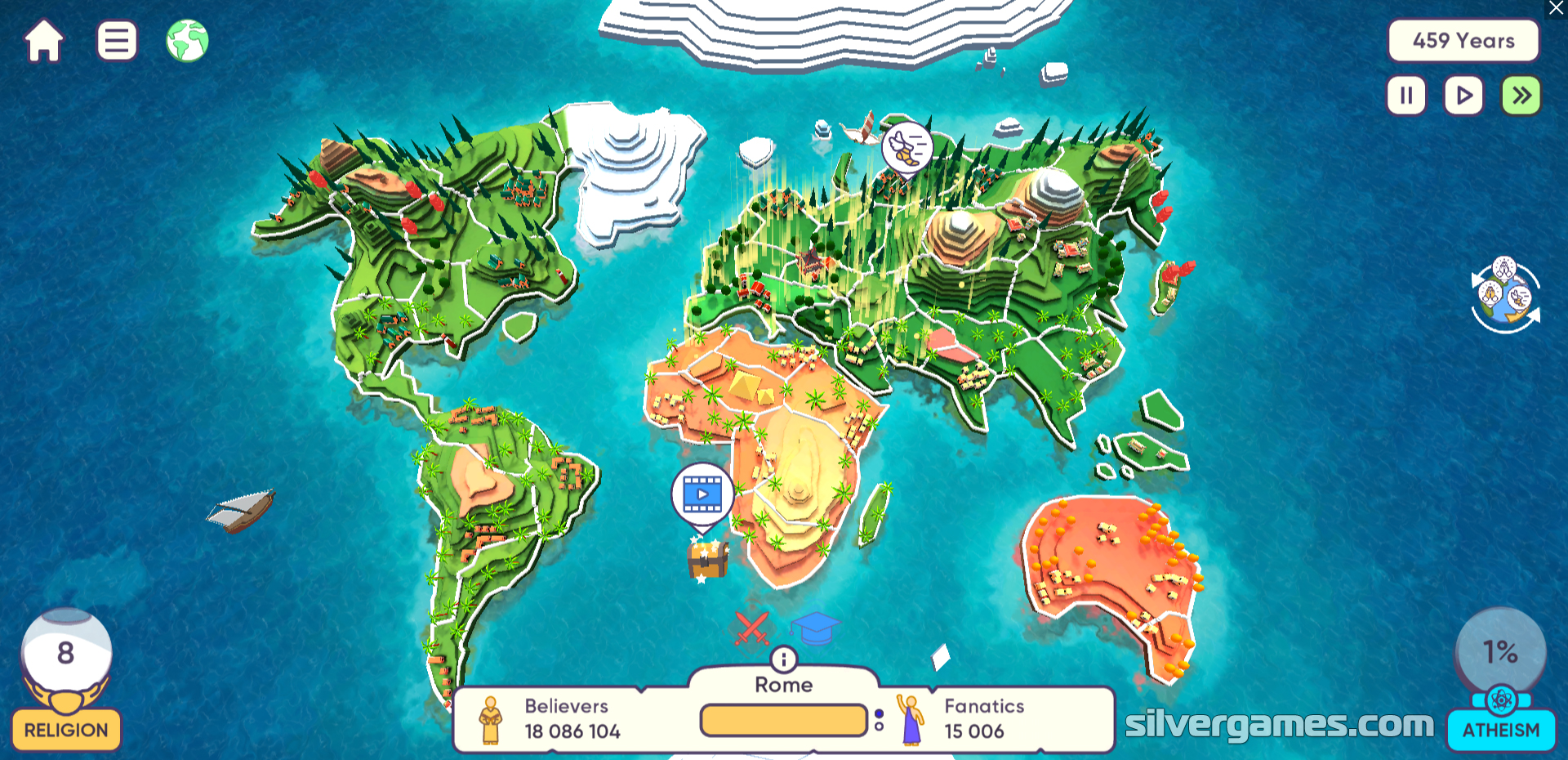The height and width of the screenshot is (760, 1568).
Task: Open the Religion panel
Action: click(x=66, y=729)
